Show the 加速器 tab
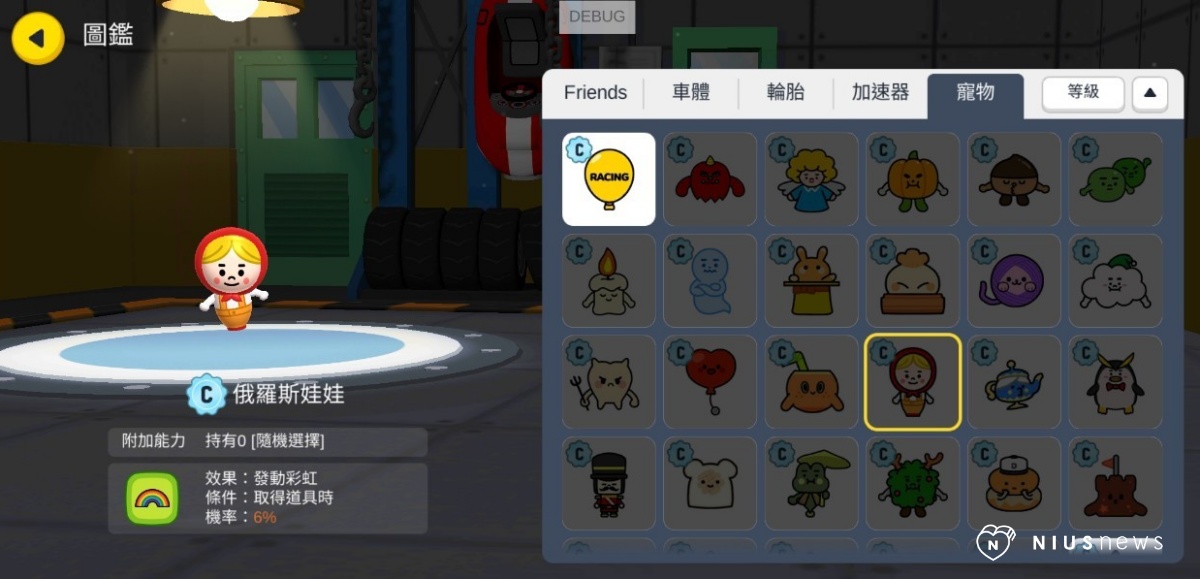This screenshot has height=579, width=1200. coord(880,93)
